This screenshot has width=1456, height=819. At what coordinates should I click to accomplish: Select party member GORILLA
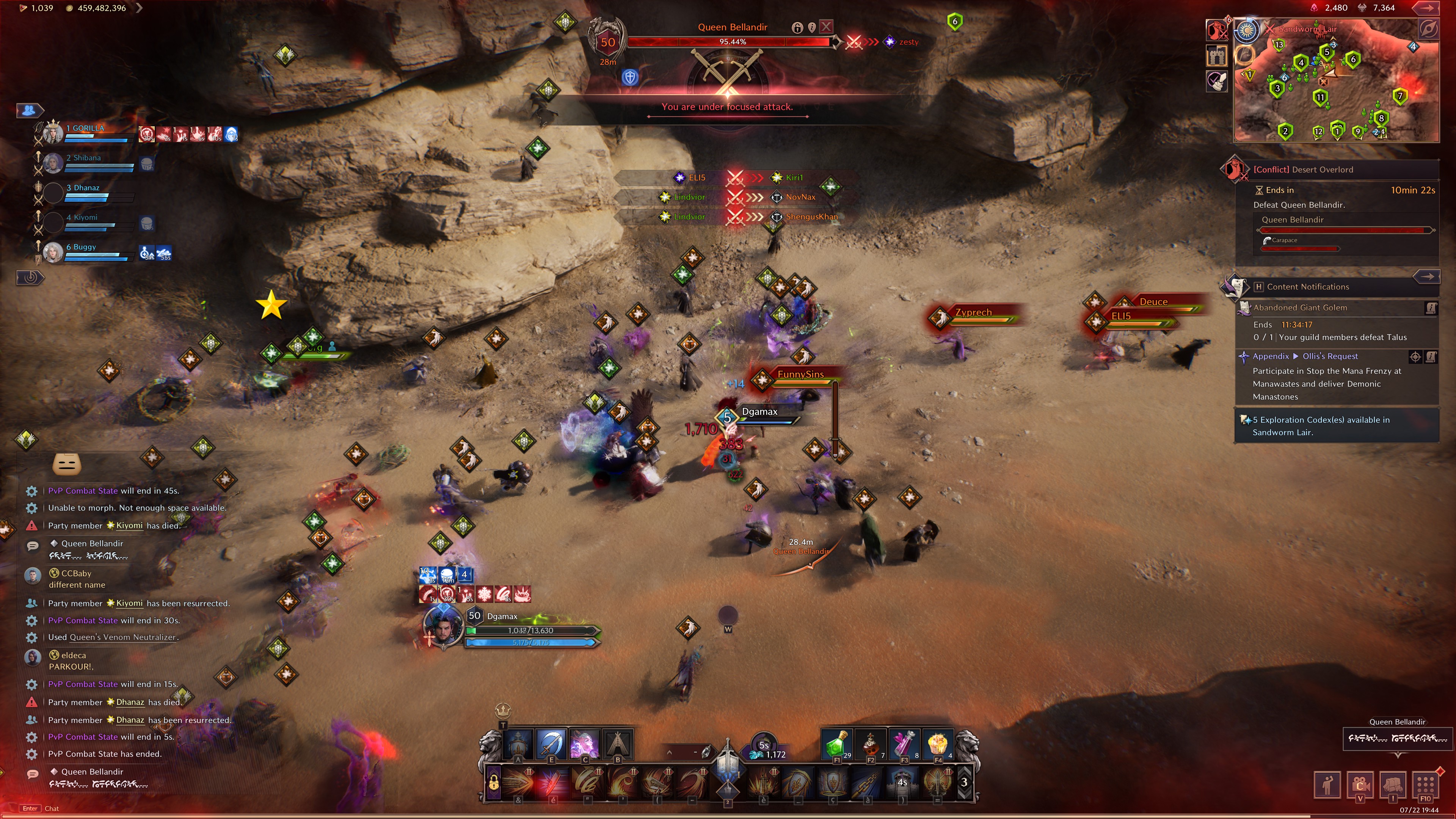[85, 128]
